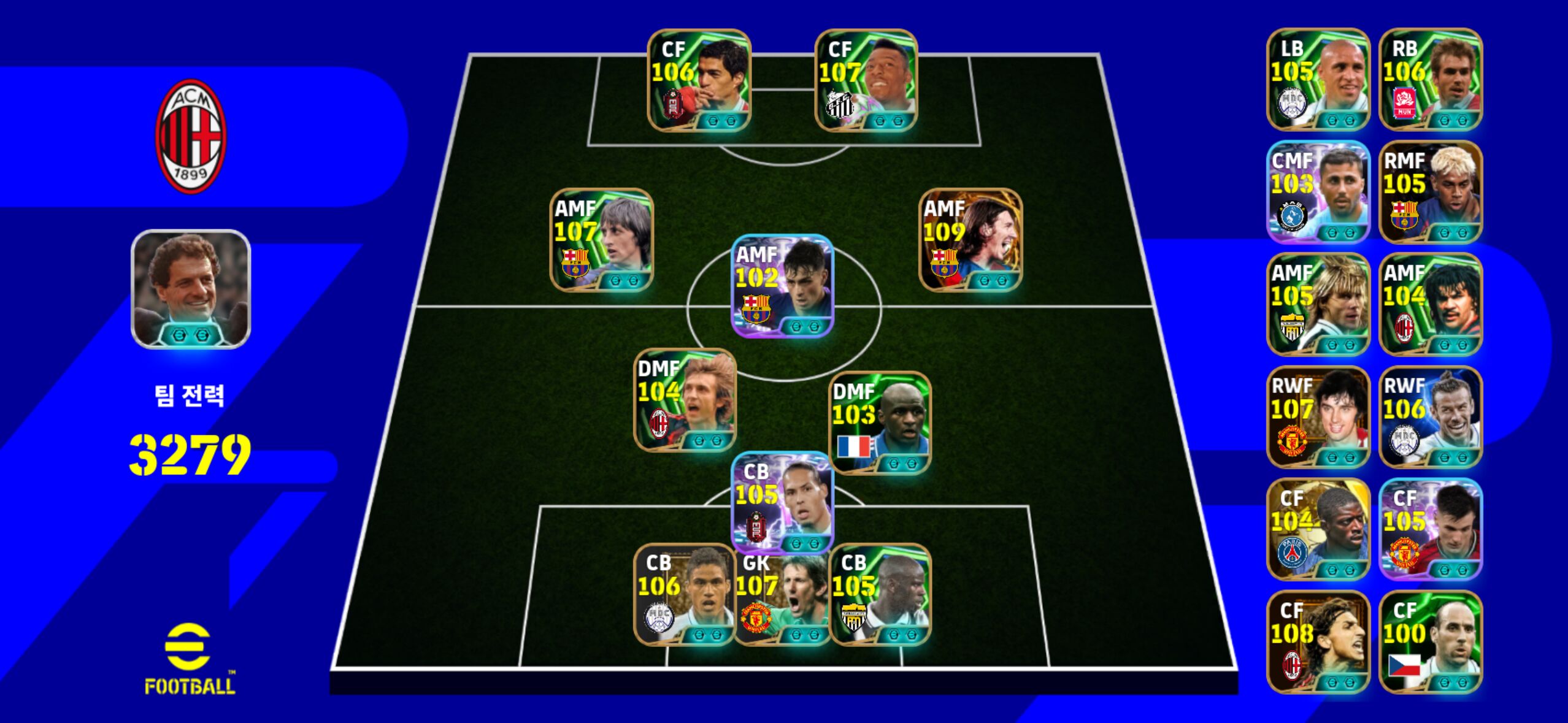Select the CF 106 player card

[699, 80]
